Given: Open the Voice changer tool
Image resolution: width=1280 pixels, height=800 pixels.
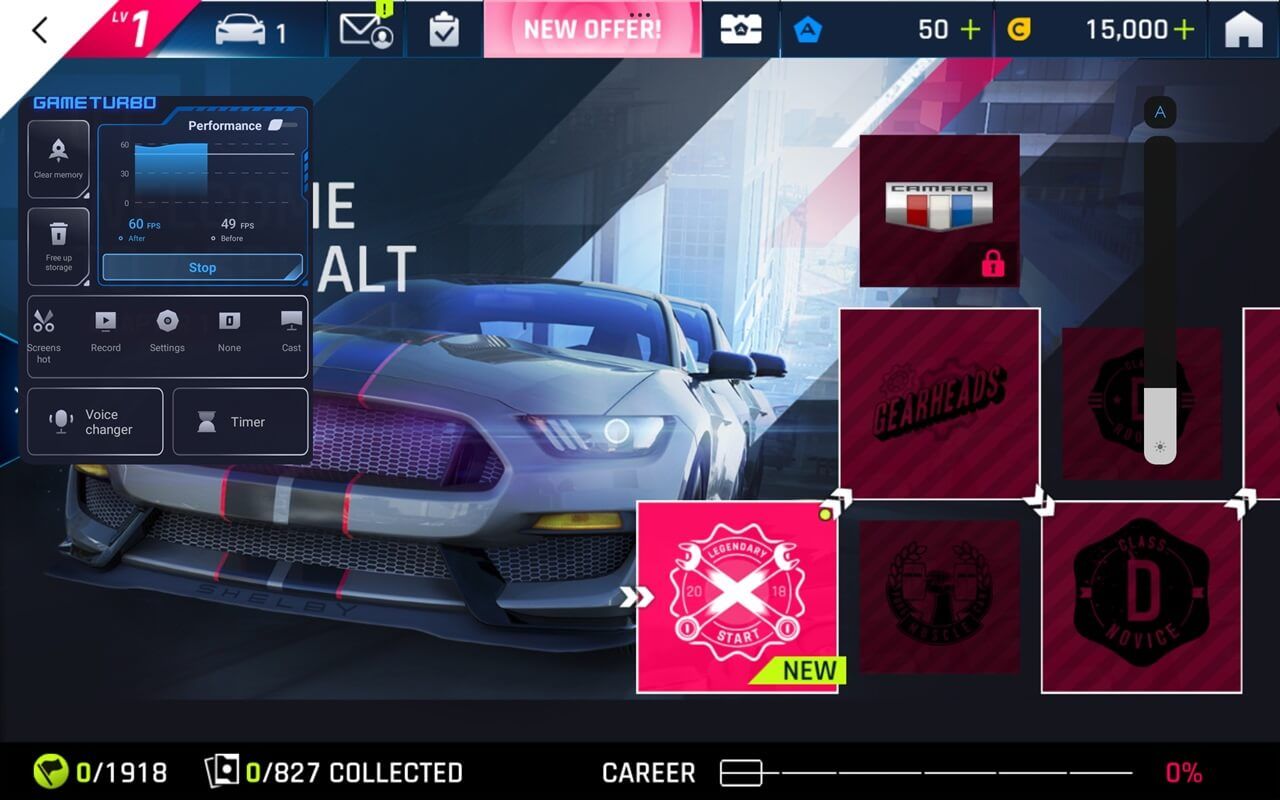Looking at the screenshot, I should 95,422.
